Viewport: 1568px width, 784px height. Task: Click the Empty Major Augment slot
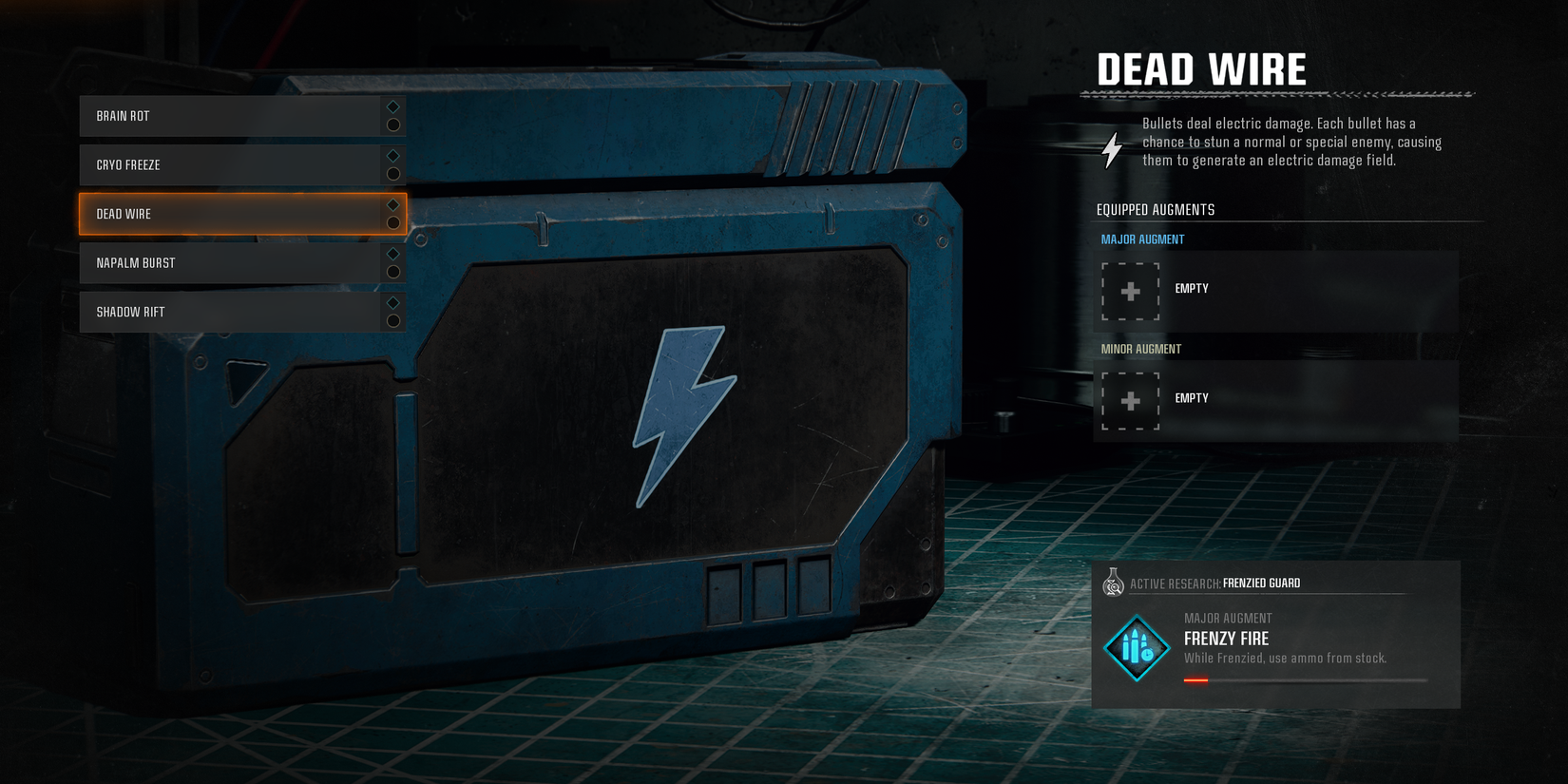coord(1273,289)
